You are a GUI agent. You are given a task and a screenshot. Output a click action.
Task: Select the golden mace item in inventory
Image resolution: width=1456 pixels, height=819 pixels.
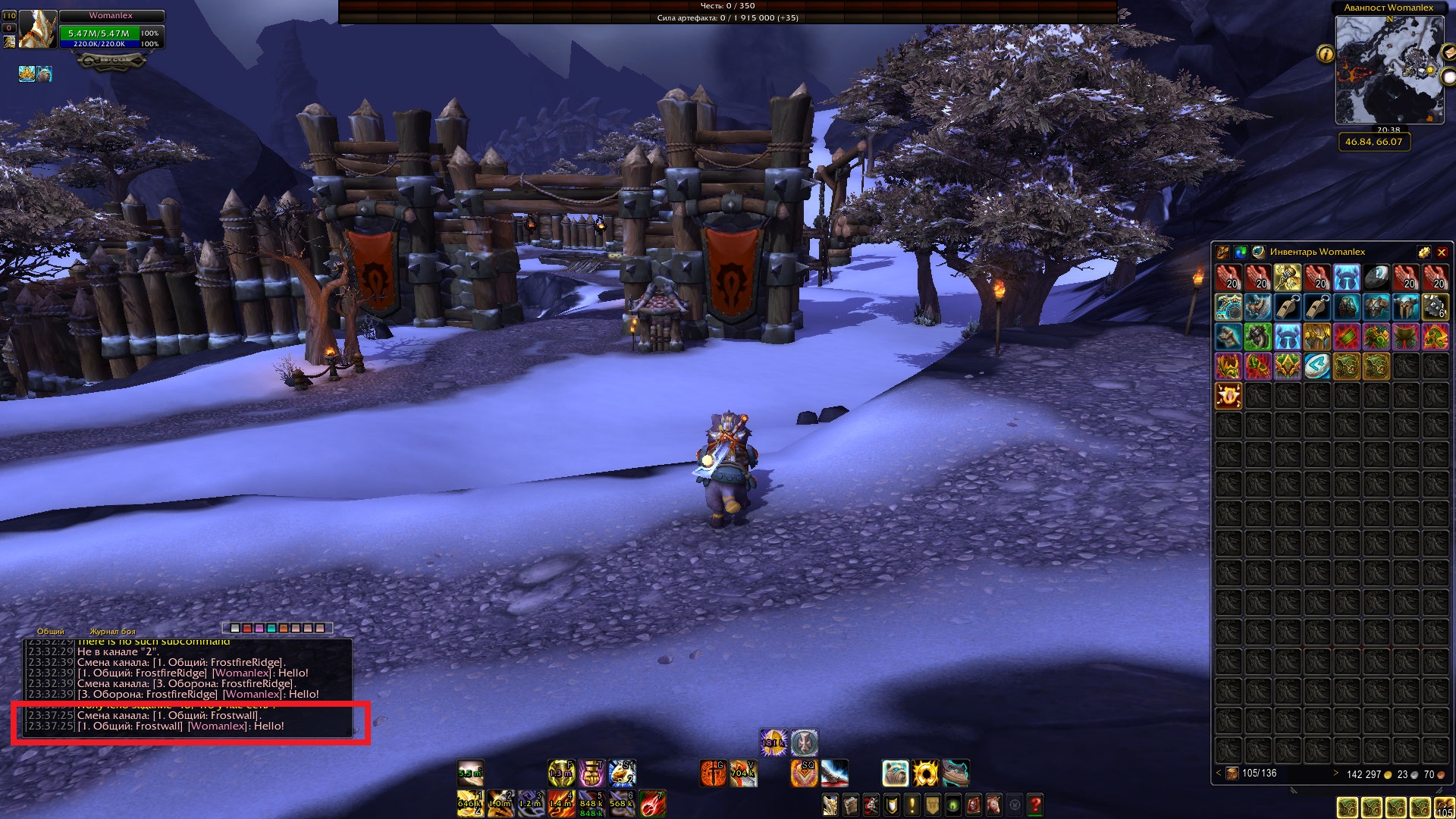pyautogui.click(x=1287, y=278)
